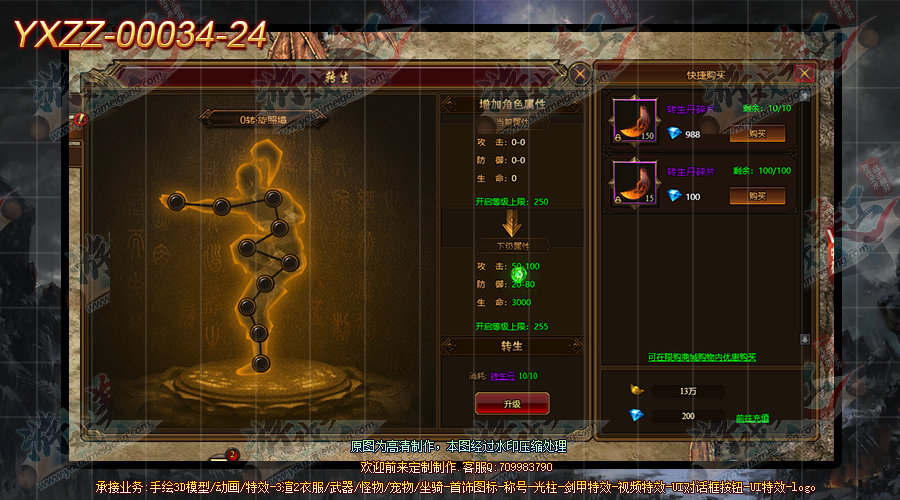The image size is (900, 500).
Task: Close the 快捷购买 quick-buy panel
Action: click(804, 73)
